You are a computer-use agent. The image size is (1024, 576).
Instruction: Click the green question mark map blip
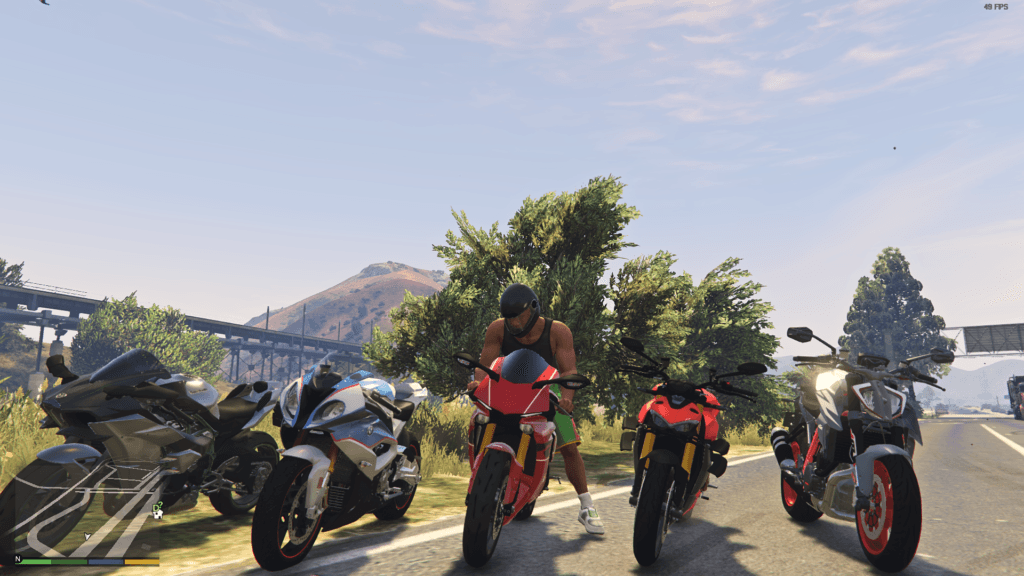click(x=158, y=505)
